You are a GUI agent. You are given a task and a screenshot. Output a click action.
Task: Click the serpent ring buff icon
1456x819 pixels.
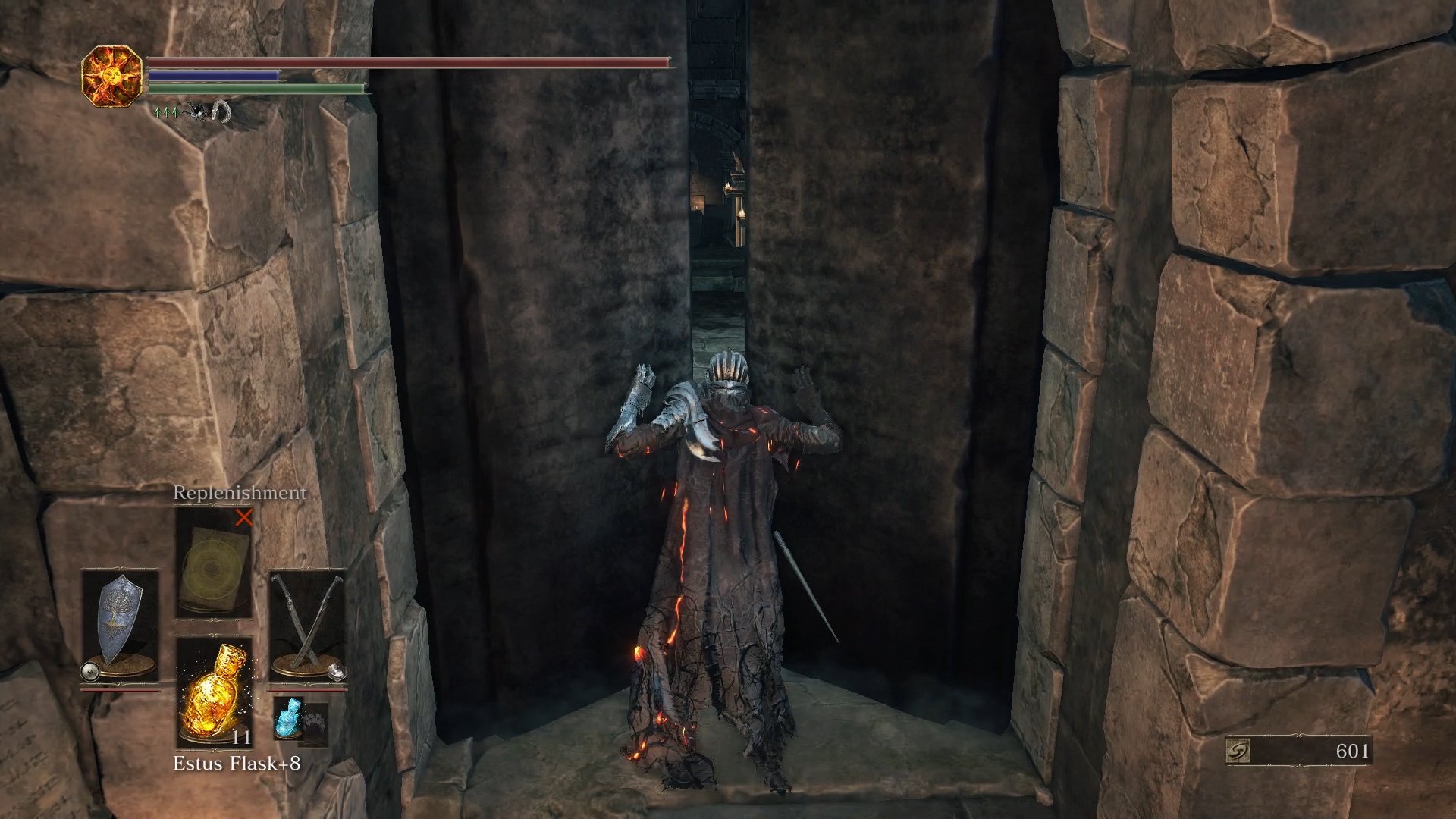pyautogui.click(x=221, y=112)
